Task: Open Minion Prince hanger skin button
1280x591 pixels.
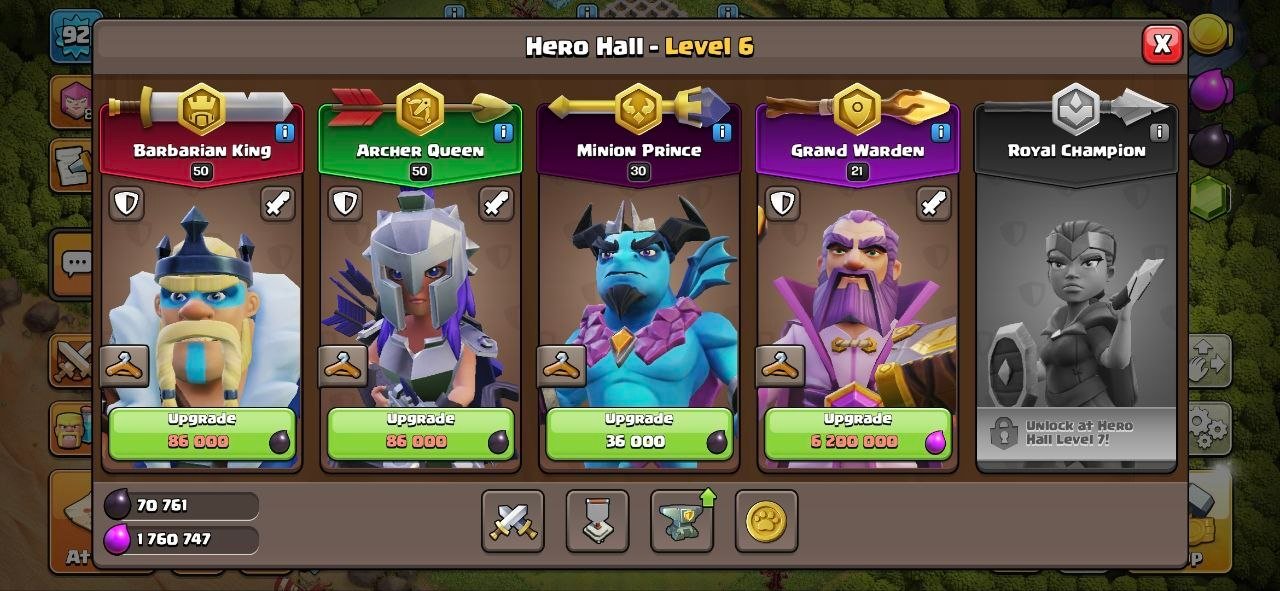Action: [x=561, y=366]
